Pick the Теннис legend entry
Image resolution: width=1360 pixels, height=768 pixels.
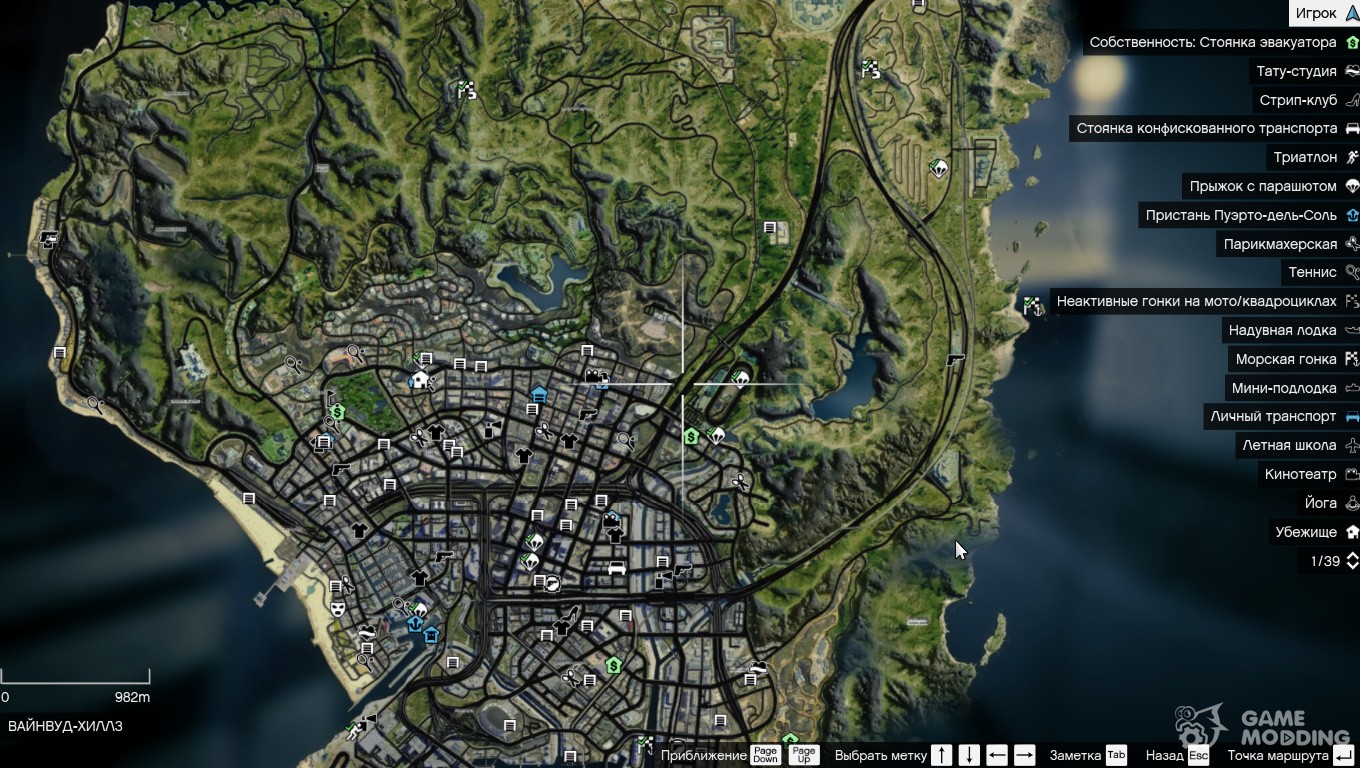(1312, 272)
